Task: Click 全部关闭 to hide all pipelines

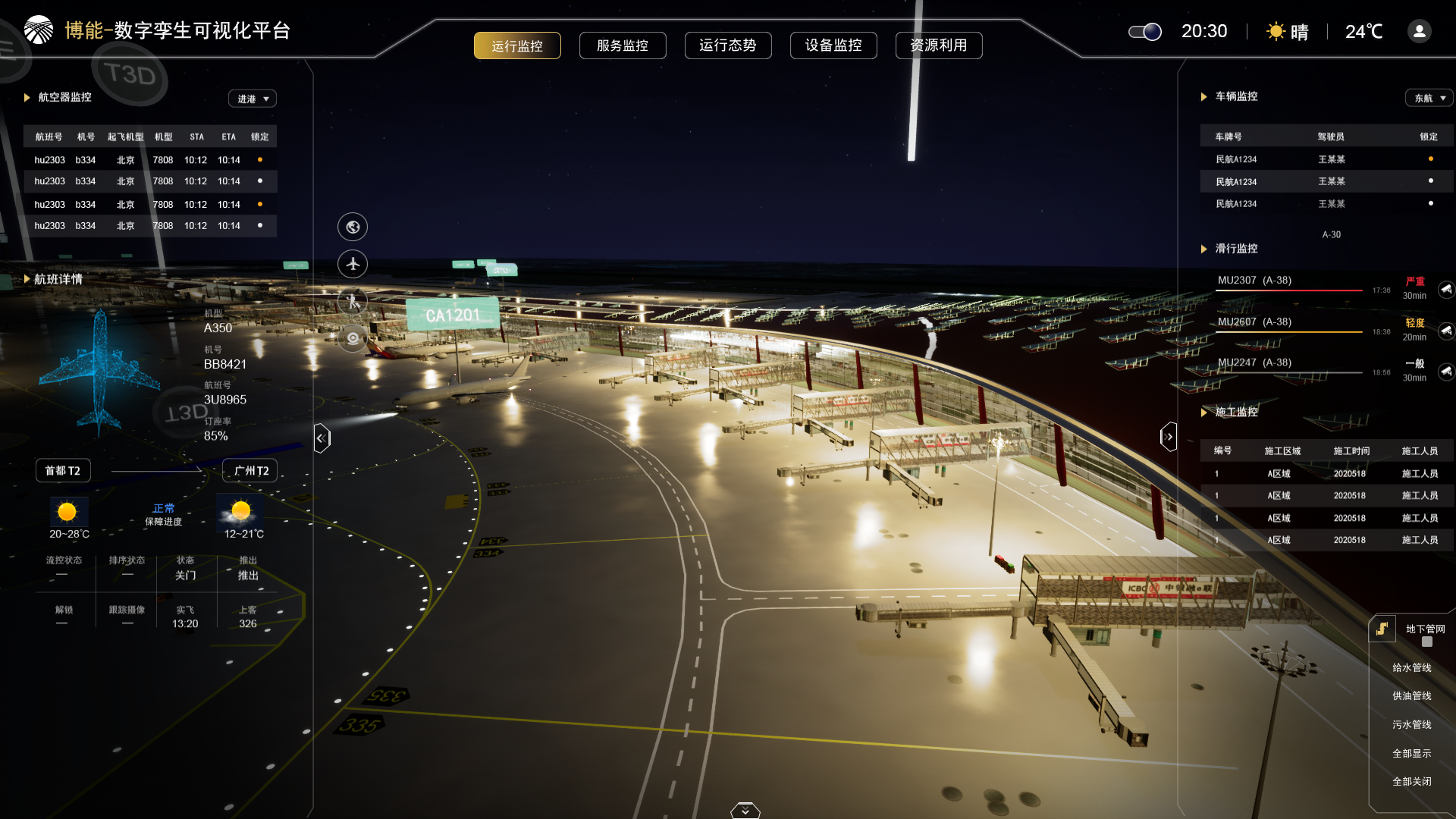Action: click(1411, 782)
